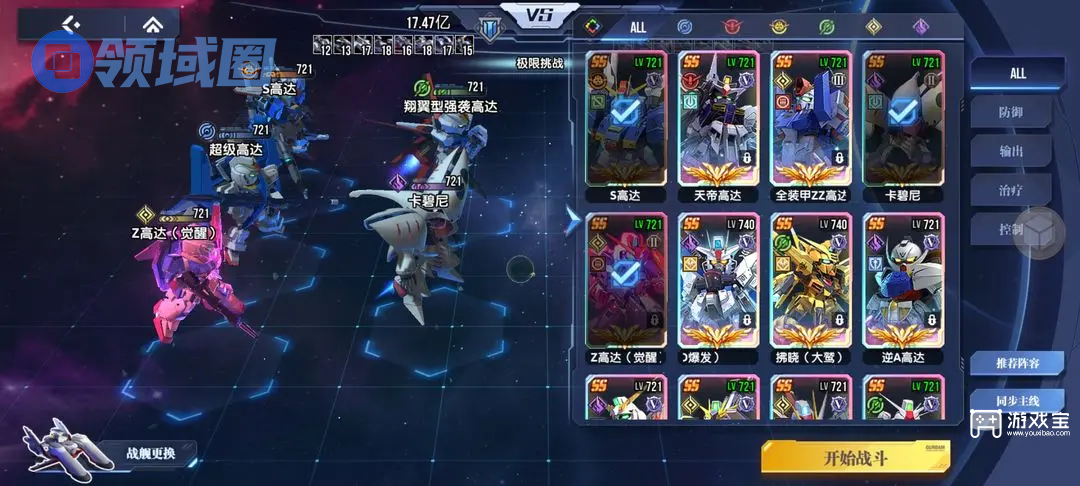Toggle the Z高达（觉醒） card selection
Image resolution: width=1080 pixels, height=486 pixels.
626,284
